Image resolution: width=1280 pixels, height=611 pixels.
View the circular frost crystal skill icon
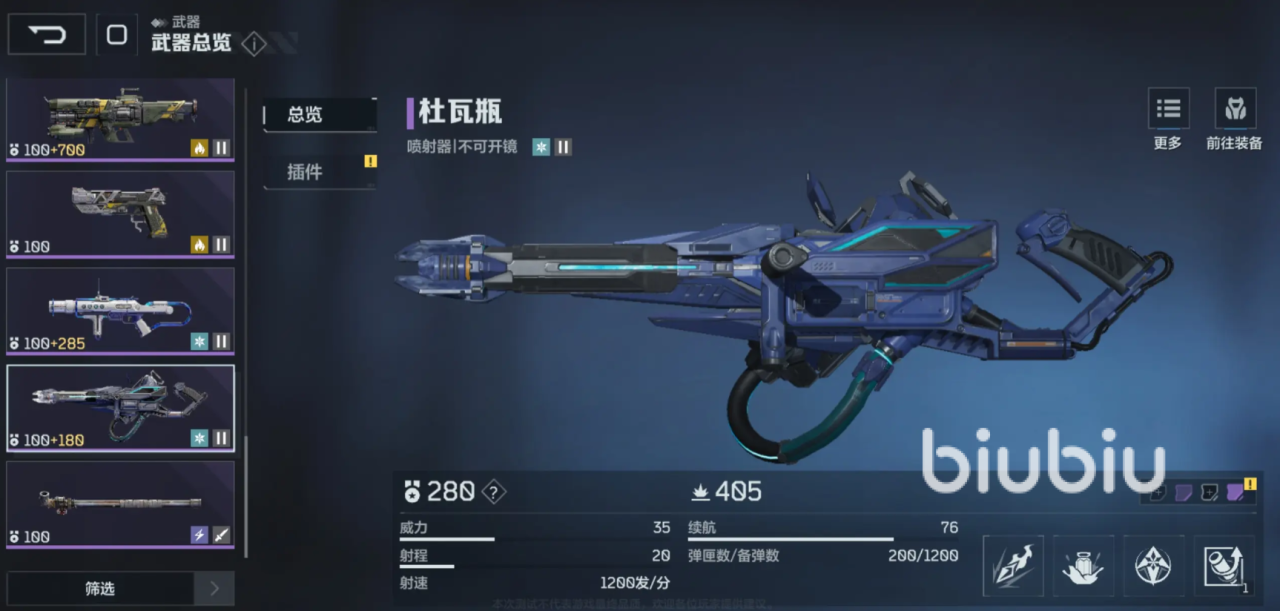pyautogui.click(x=1153, y=566)
